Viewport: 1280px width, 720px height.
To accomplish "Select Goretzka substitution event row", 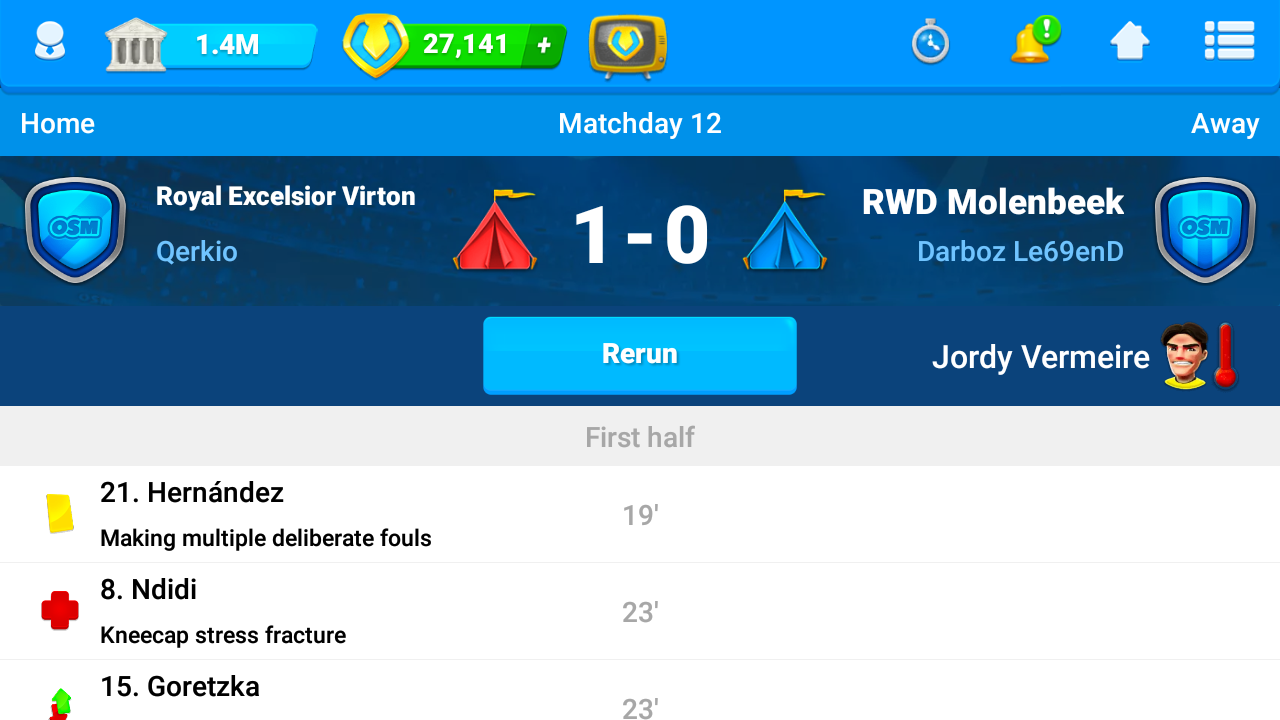I will (x=640, y=695).
